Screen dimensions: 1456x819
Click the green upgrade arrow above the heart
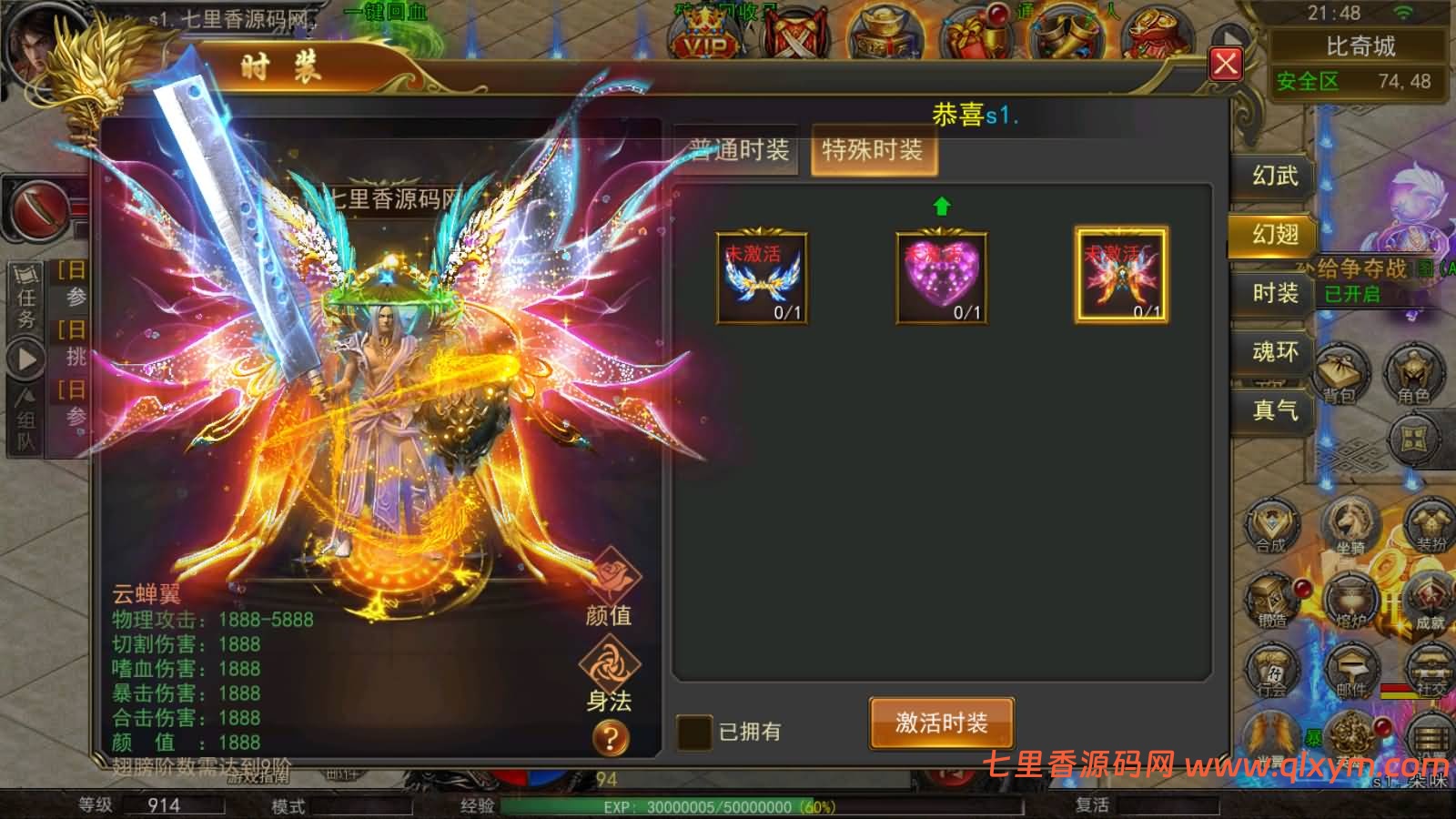(942, 207)
